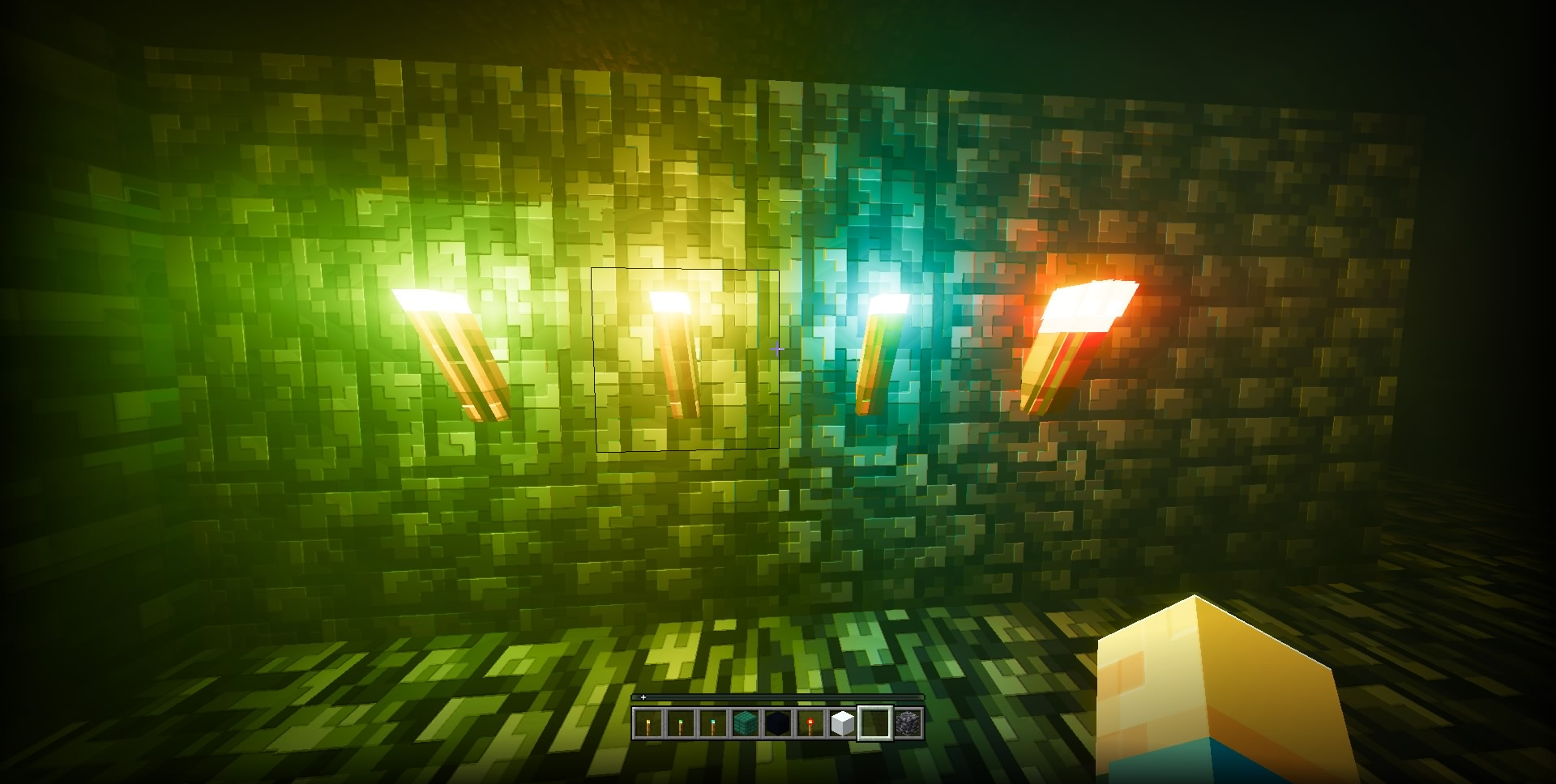Select the dark obsidian-like block in hotbar

click(x=778, y=723)
